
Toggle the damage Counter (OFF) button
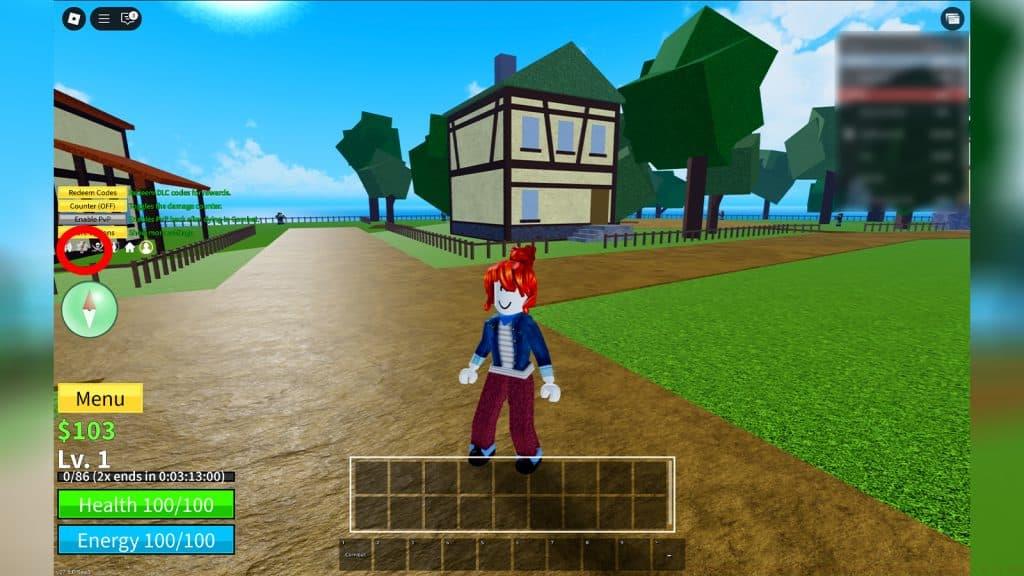point(92,205)
